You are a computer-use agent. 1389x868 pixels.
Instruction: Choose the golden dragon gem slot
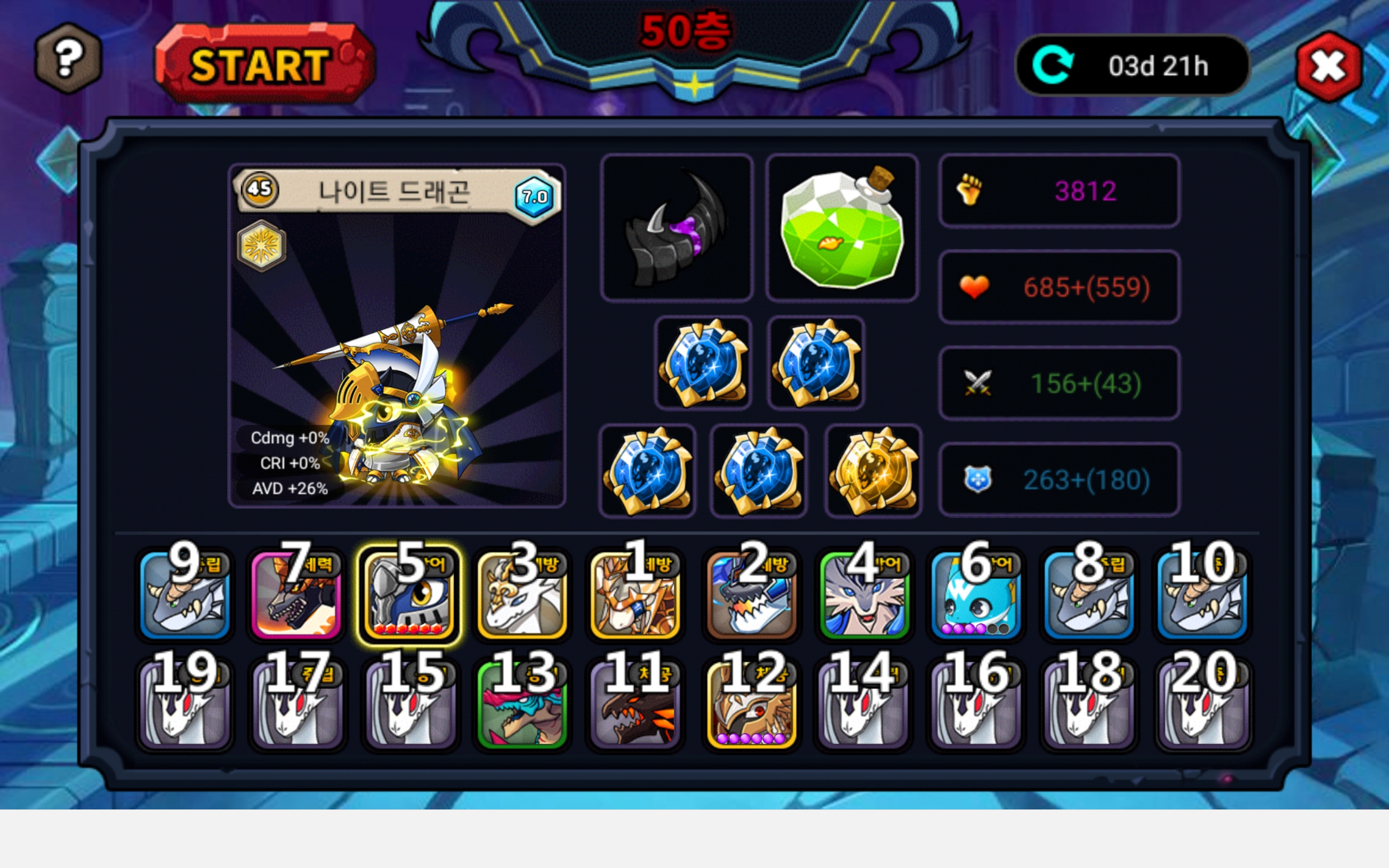tap(873, 471)
